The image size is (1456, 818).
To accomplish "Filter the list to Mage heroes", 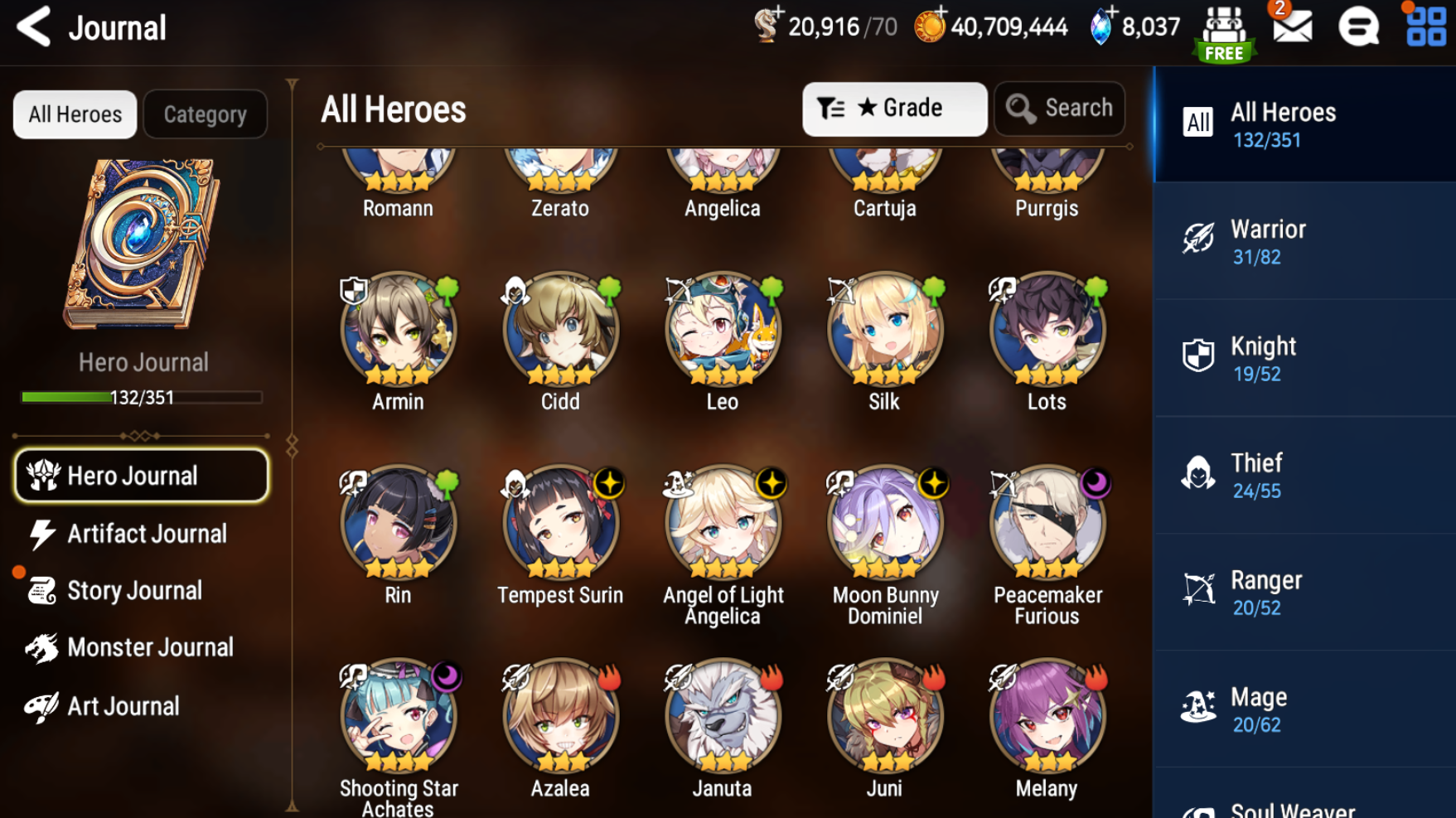I will pyautogui.click(x=1304, y=709).
